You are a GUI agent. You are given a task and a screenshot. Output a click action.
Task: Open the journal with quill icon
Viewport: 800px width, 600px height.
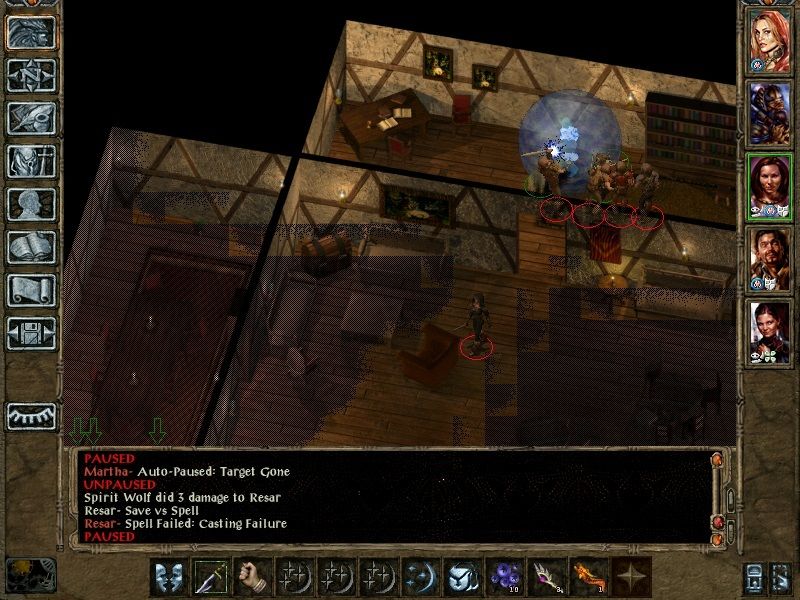click(31, 118)
